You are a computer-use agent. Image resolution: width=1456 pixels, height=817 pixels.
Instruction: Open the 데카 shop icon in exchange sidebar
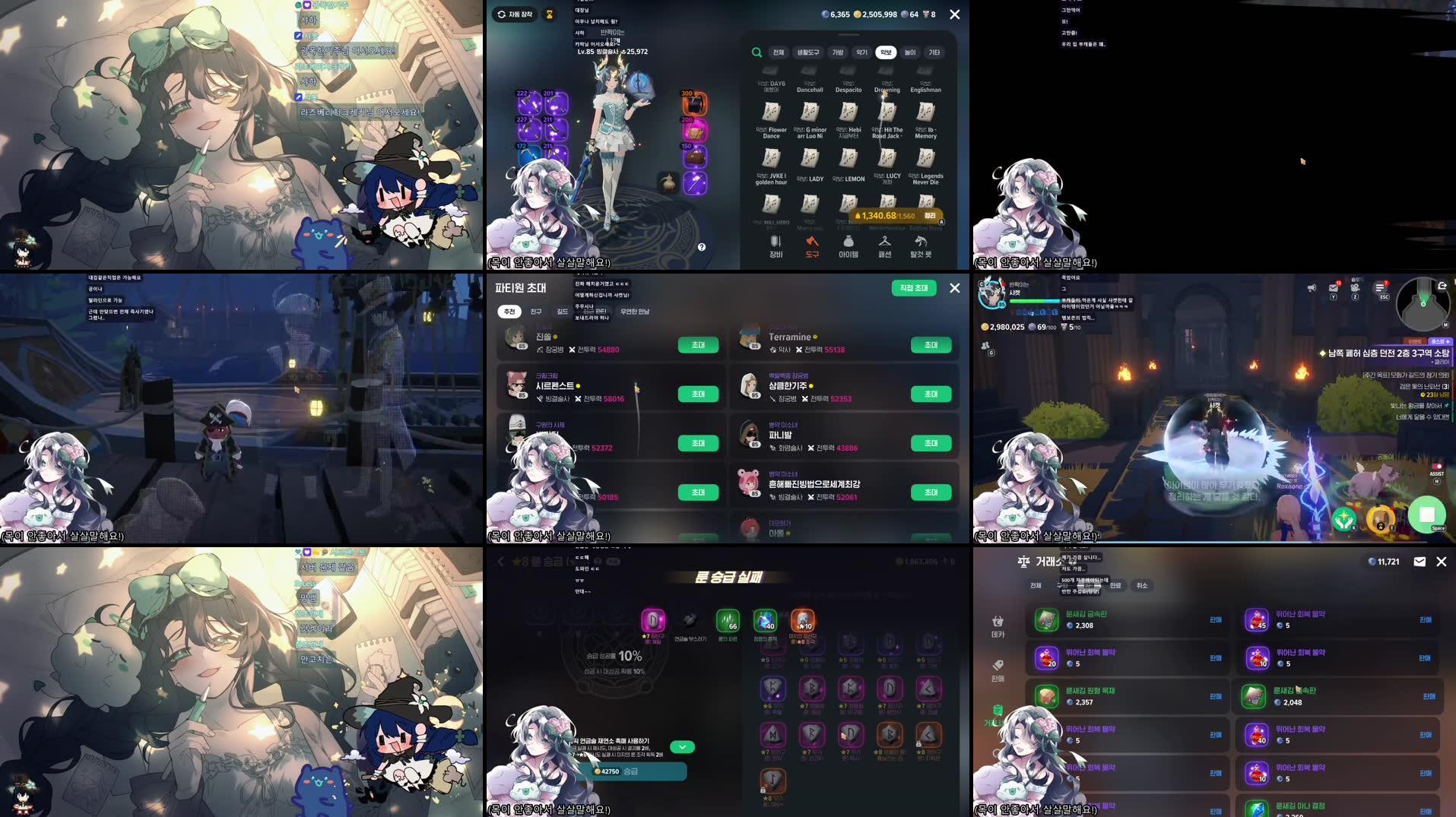(x=998, y=622)
